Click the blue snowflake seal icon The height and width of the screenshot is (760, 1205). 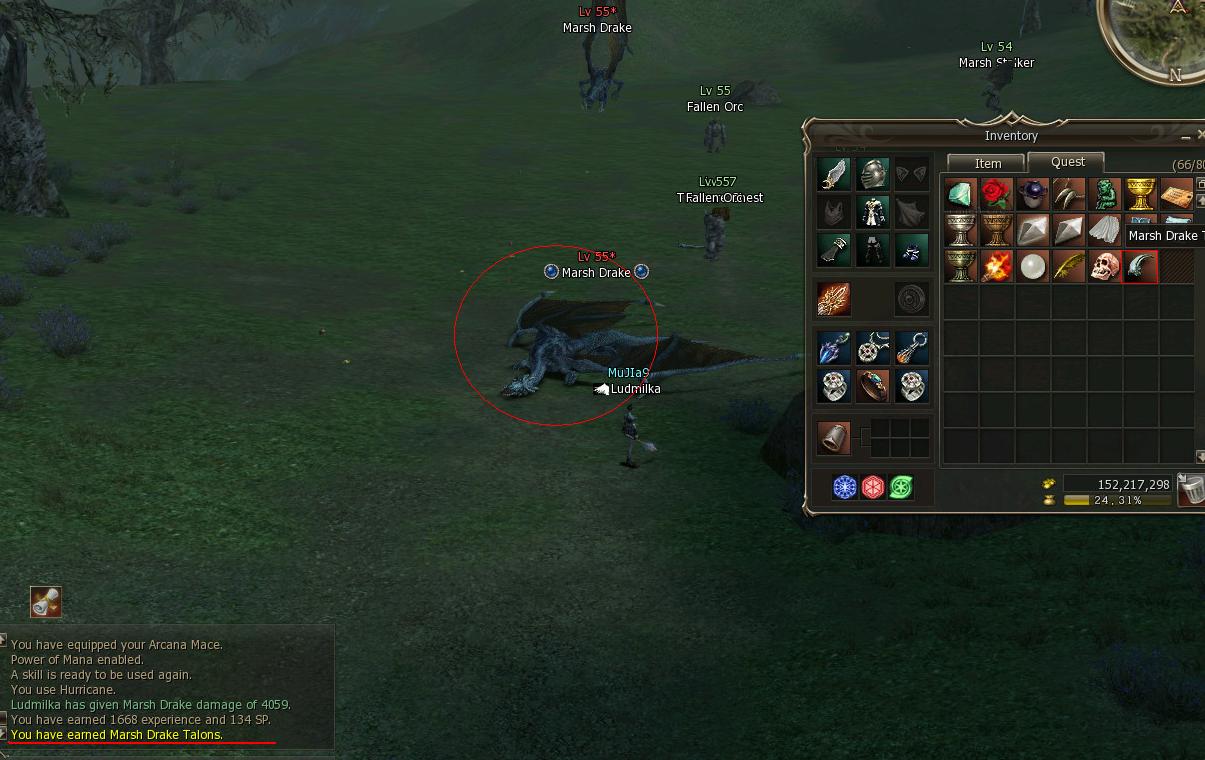coord(845,487)
